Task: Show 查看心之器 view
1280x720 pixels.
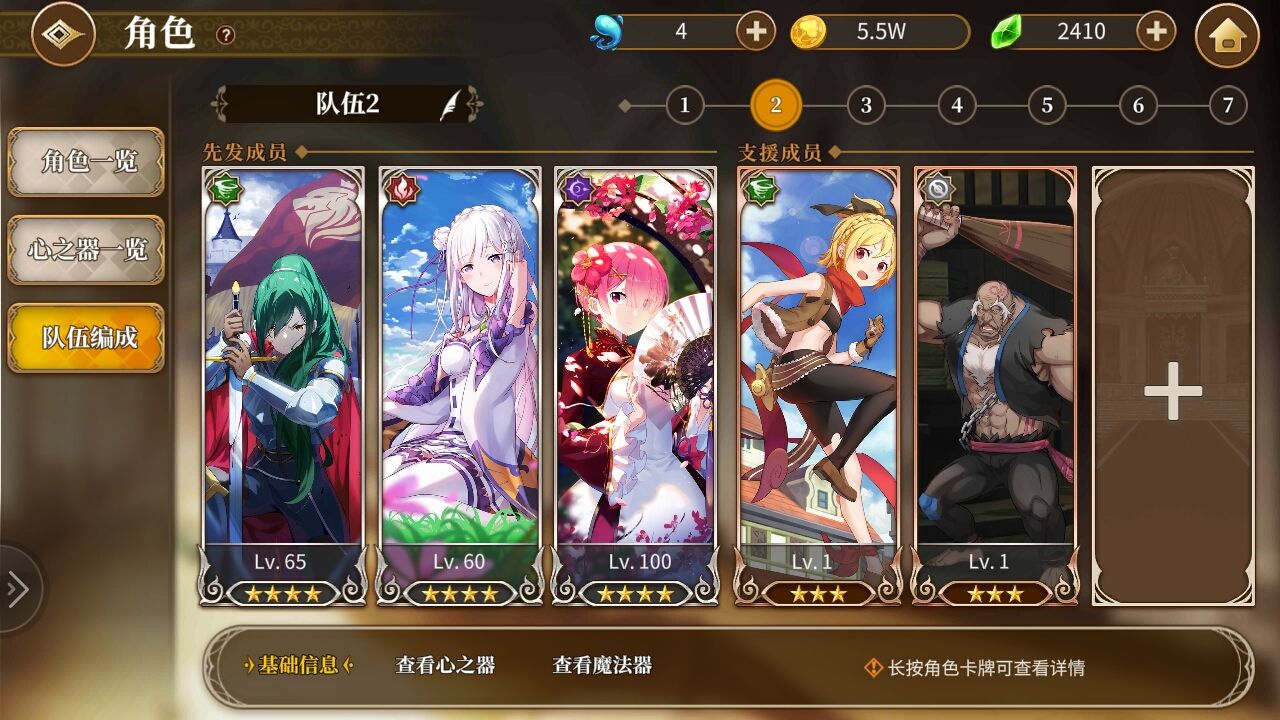Action: pos(445,666)
